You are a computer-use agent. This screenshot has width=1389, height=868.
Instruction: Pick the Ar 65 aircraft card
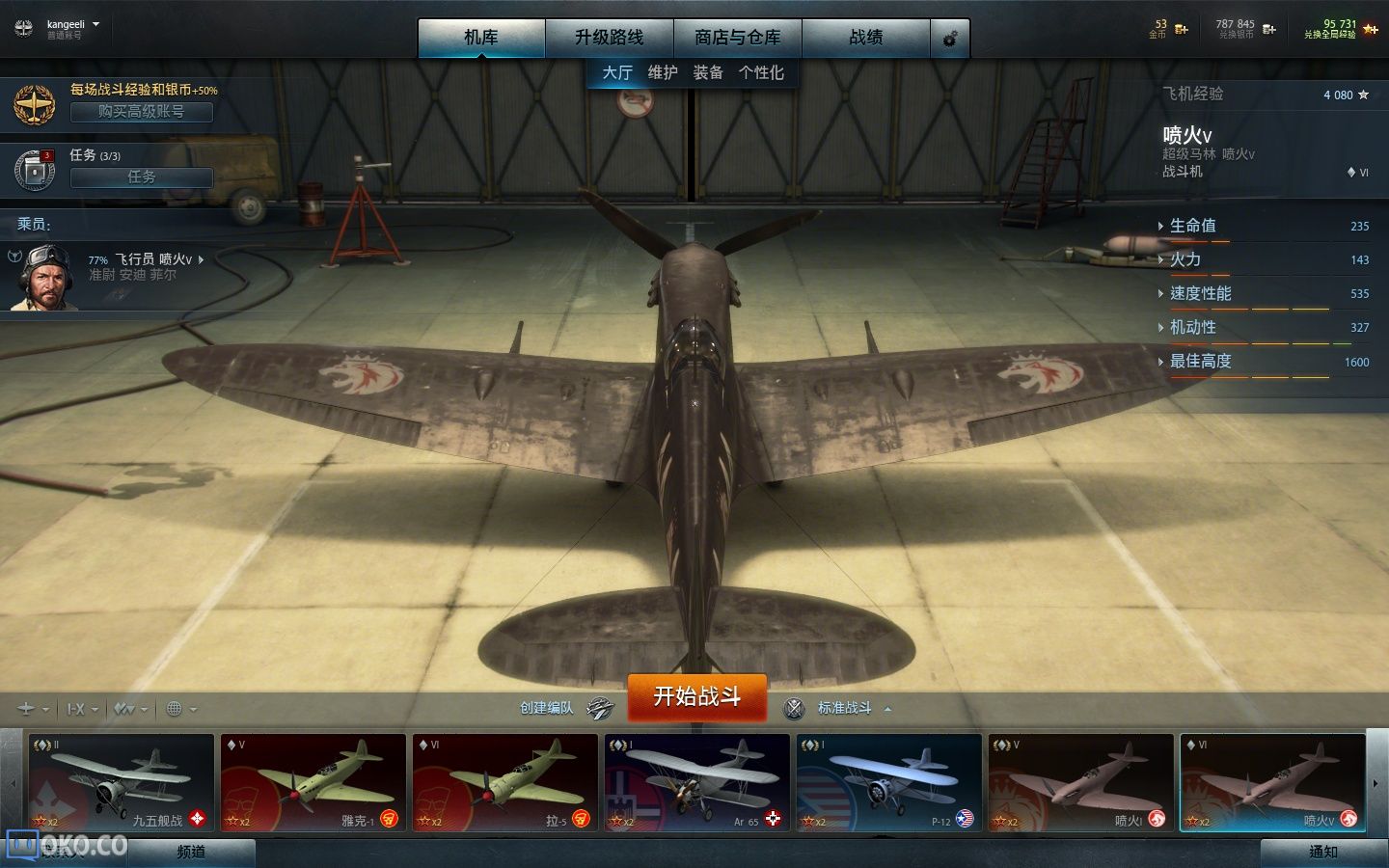pyautogui.click(x=696, y=782)
